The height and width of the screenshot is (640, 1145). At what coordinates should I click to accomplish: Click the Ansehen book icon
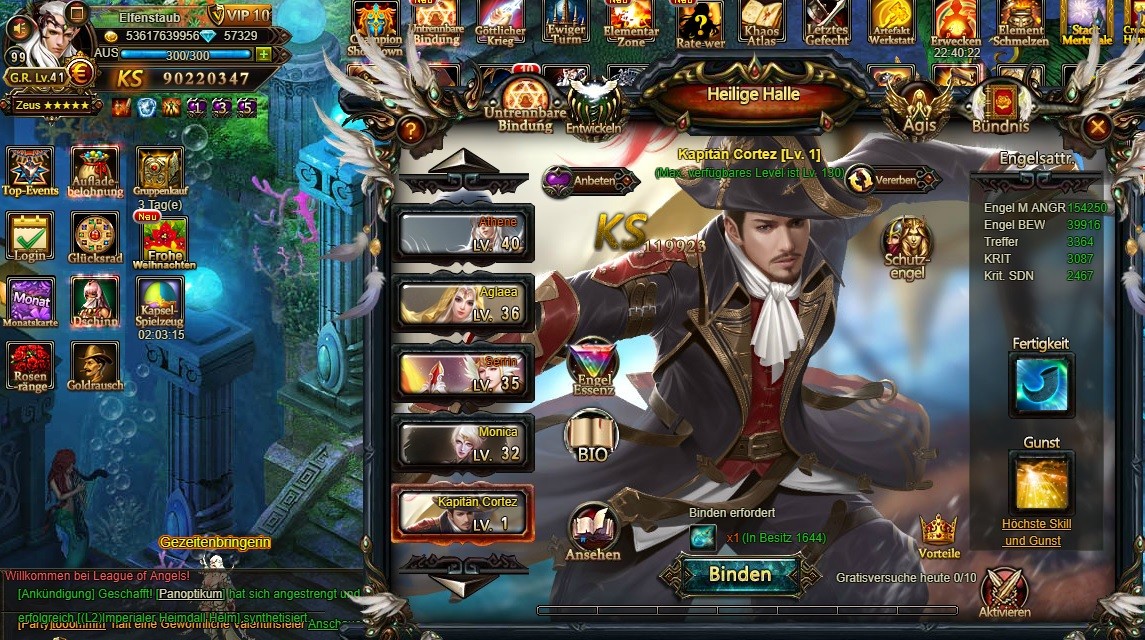pyautogui.click(x=593, y=532)
